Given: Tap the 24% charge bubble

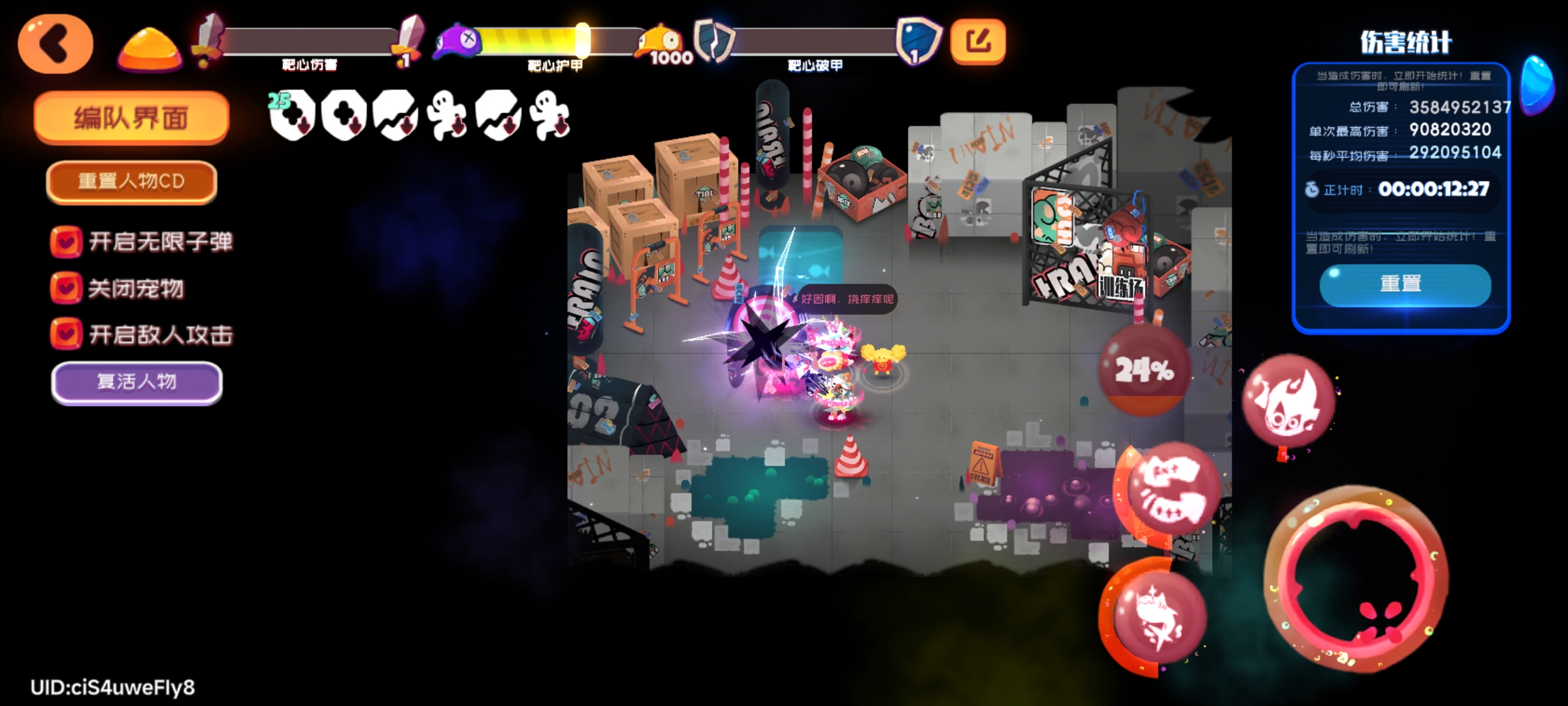Looking at the screenshot, I should [x=1144, y=371].
